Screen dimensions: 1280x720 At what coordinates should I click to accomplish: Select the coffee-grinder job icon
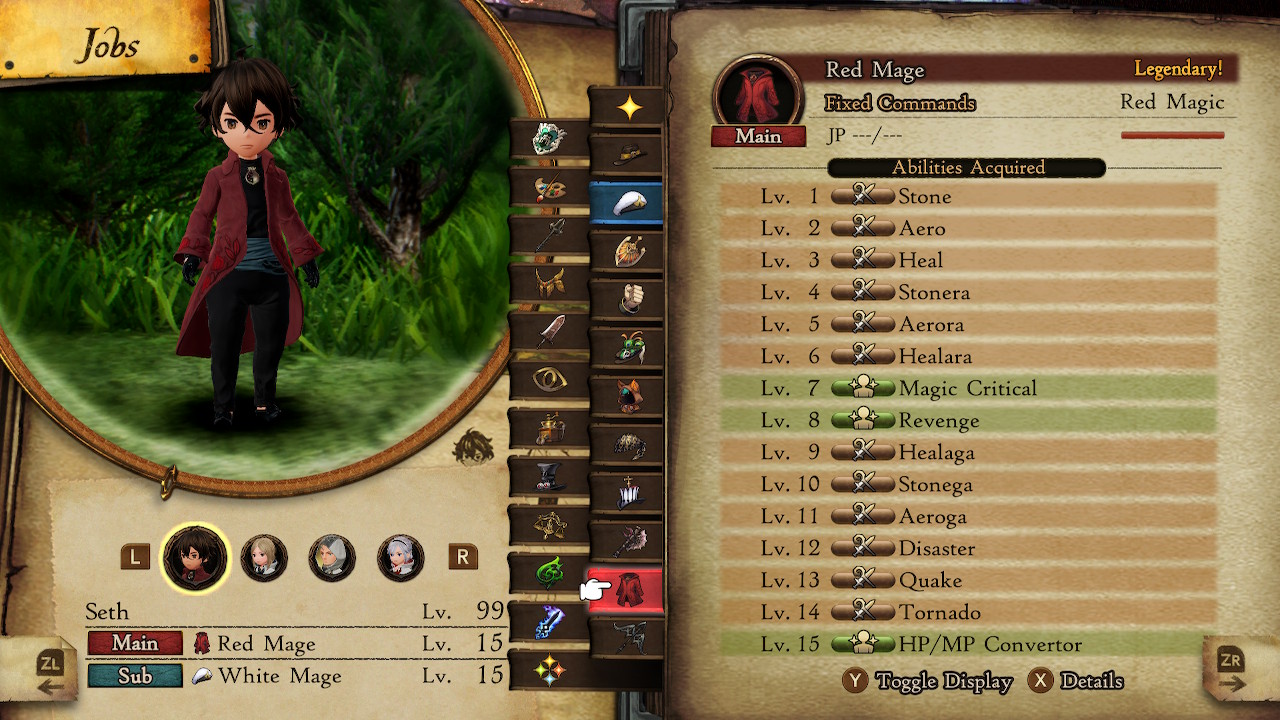550,430
